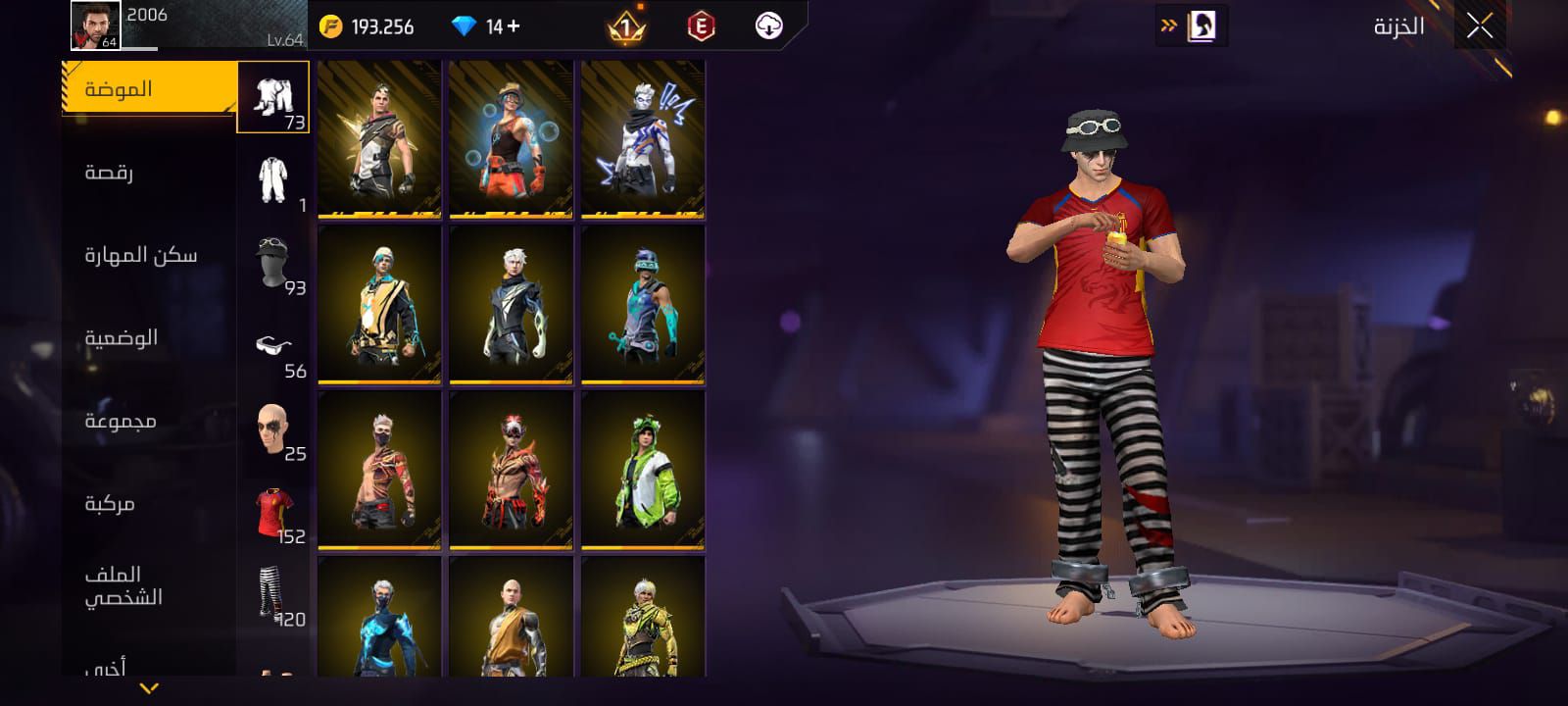
Task: Open the سكن المهارة skill skin category
Action: (x=149, y=255)
